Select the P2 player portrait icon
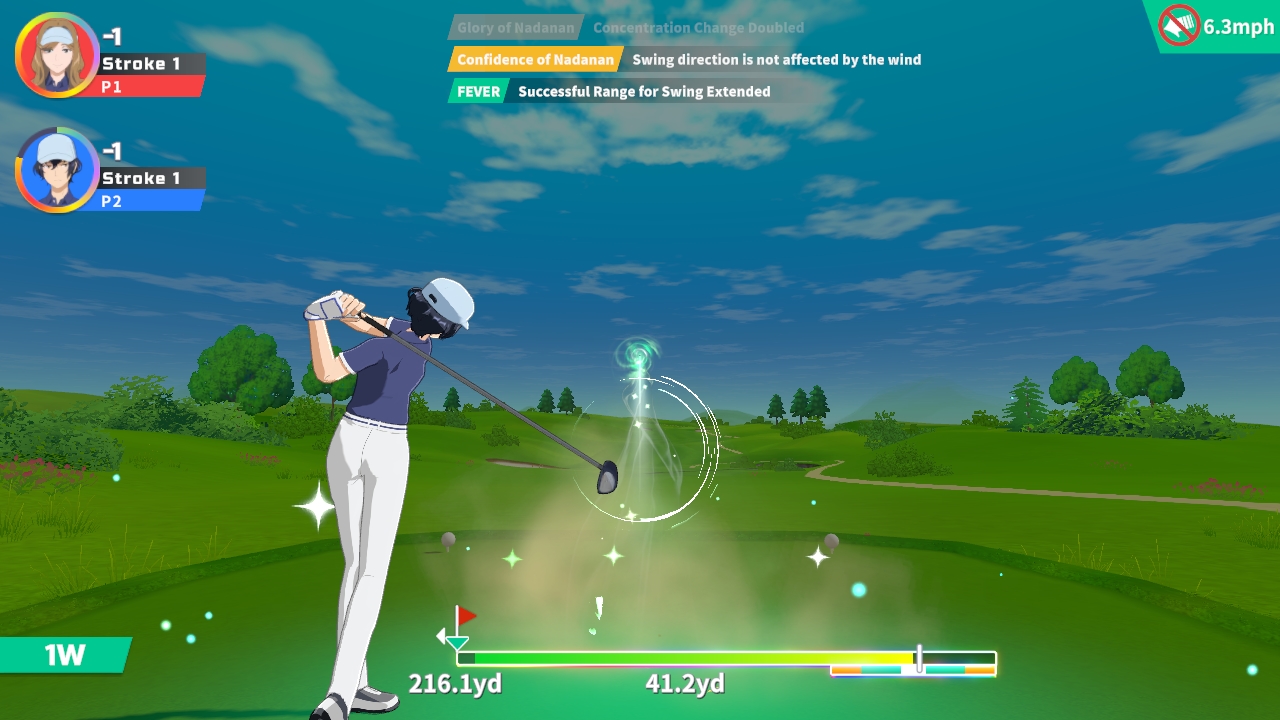 click(57, 170)
